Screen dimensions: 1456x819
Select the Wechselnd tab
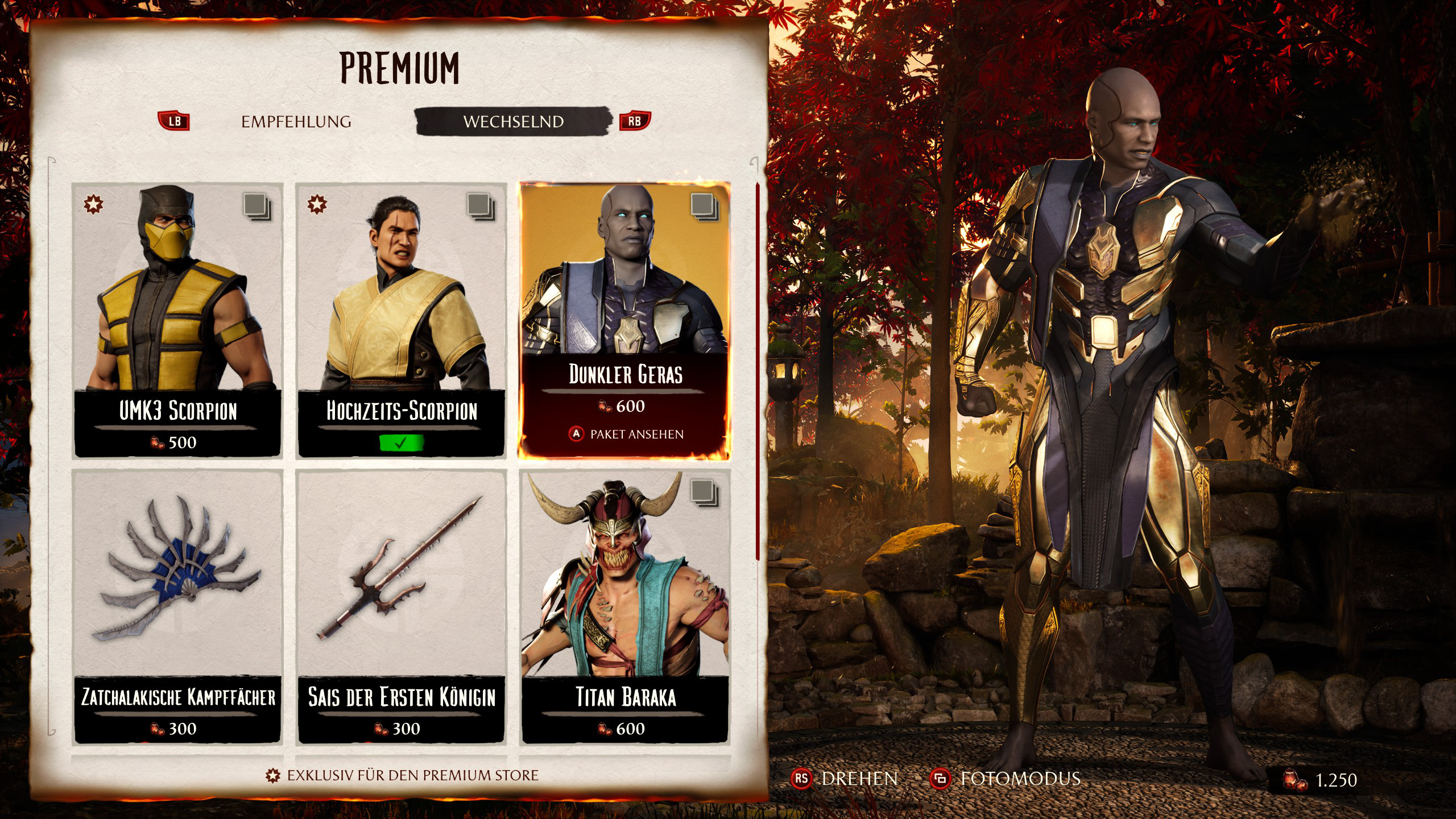tap(513, 122)
